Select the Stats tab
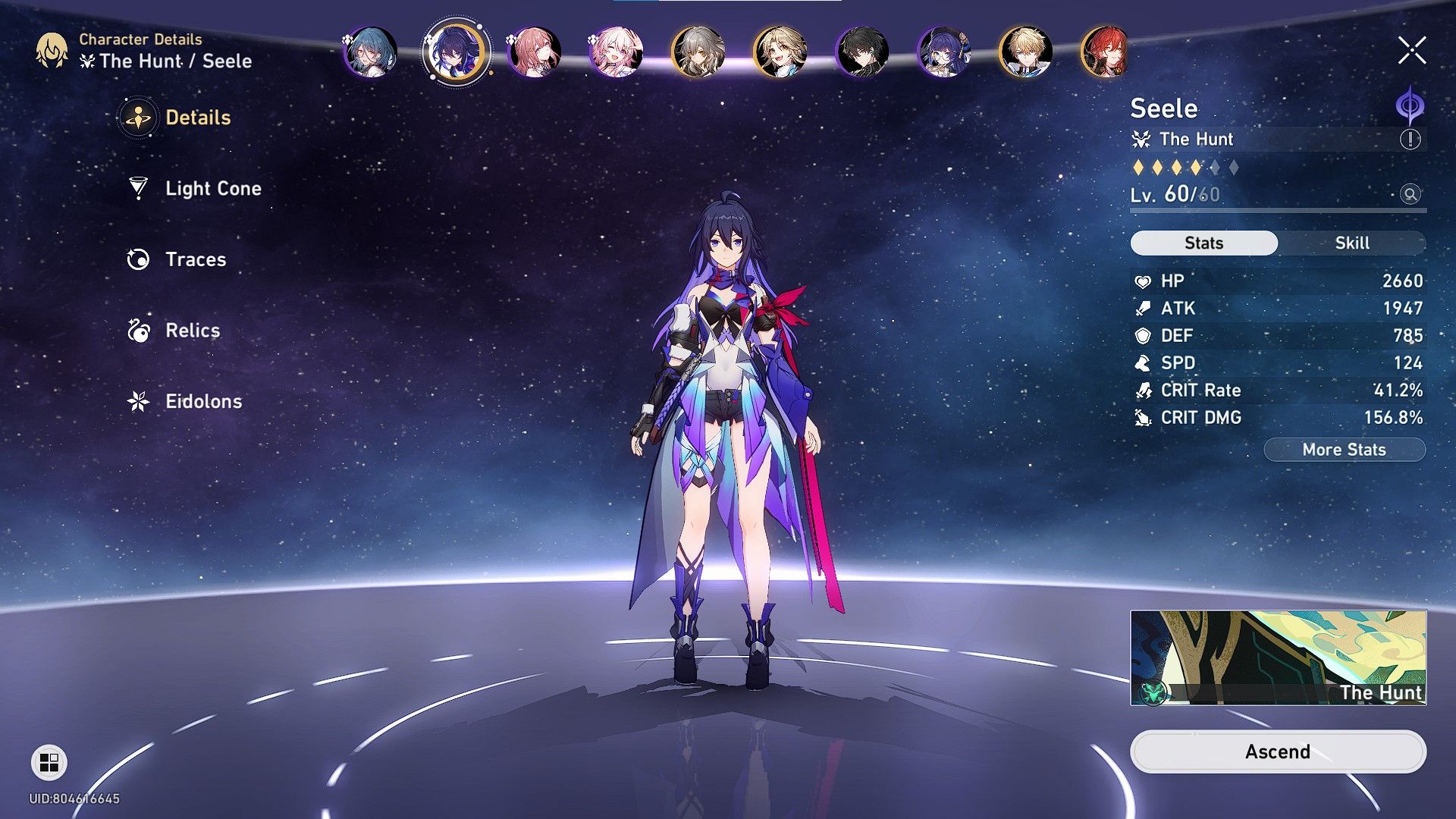The height and width of the screenshot is (819, 1456). (x=1203, y=243)
